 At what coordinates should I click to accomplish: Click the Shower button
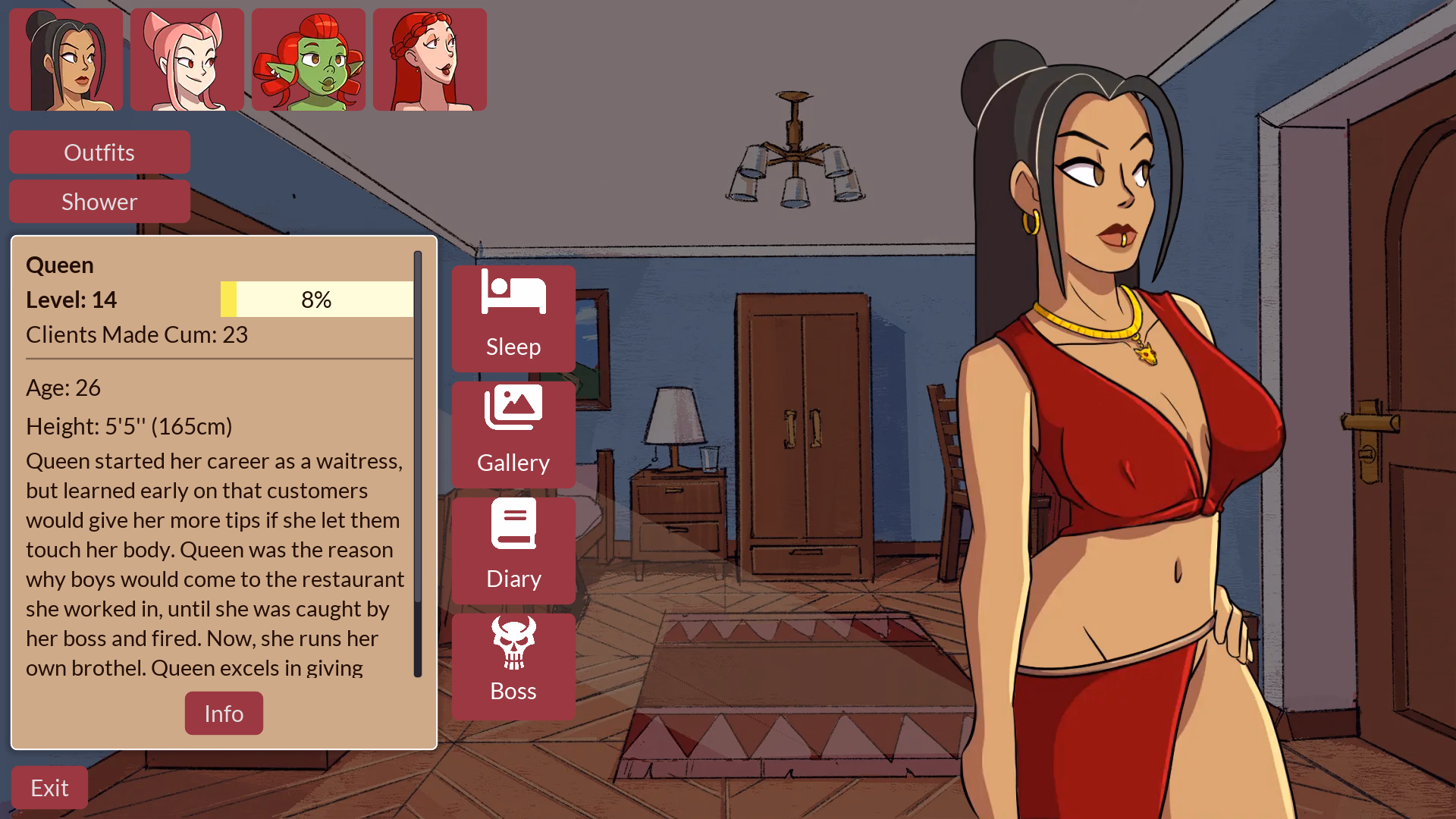(99, 201)
